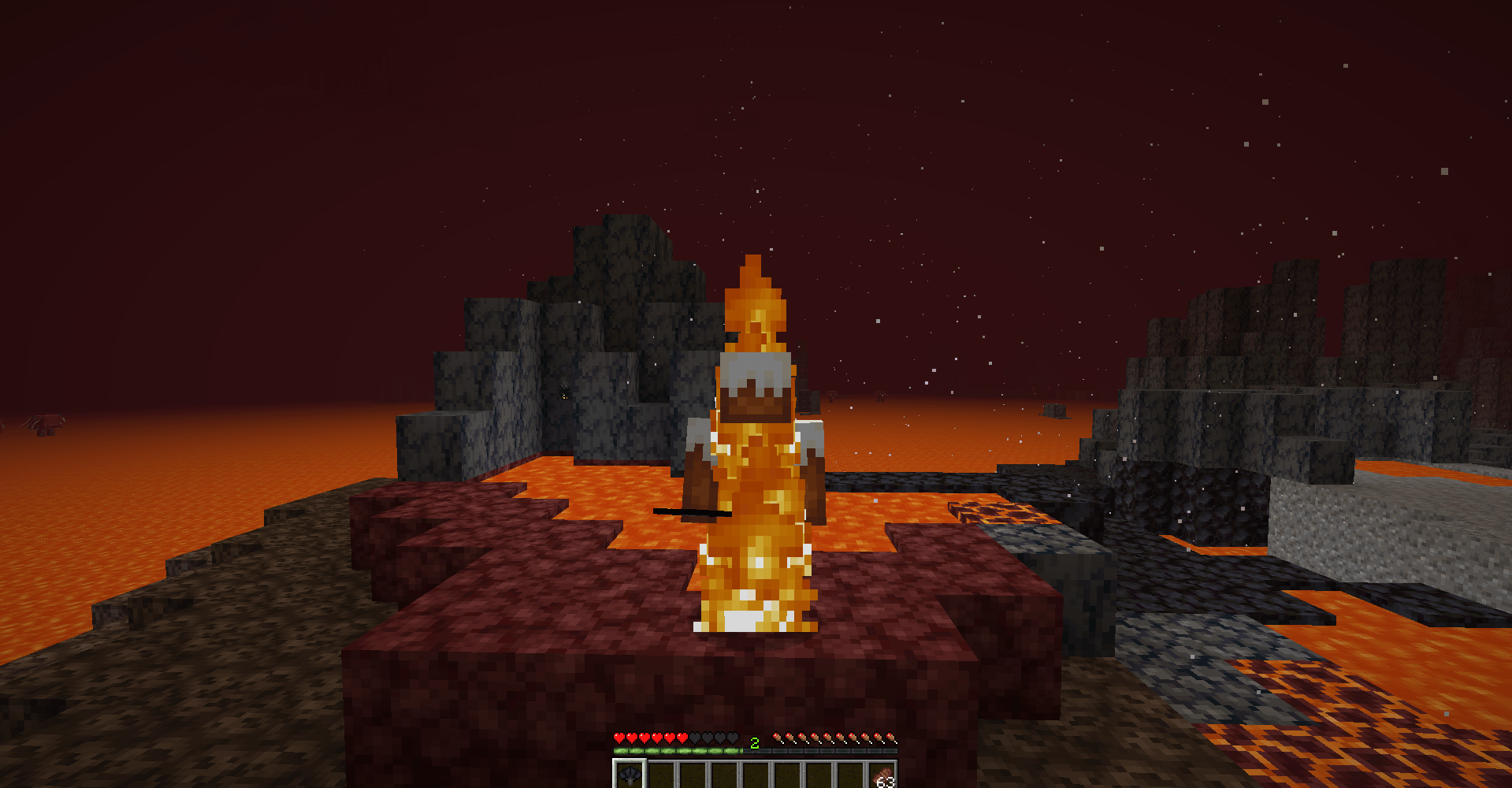Select the middle hotbar slot
The width and height of the screenshot is (1512, 788).
(x=756, y=773)
